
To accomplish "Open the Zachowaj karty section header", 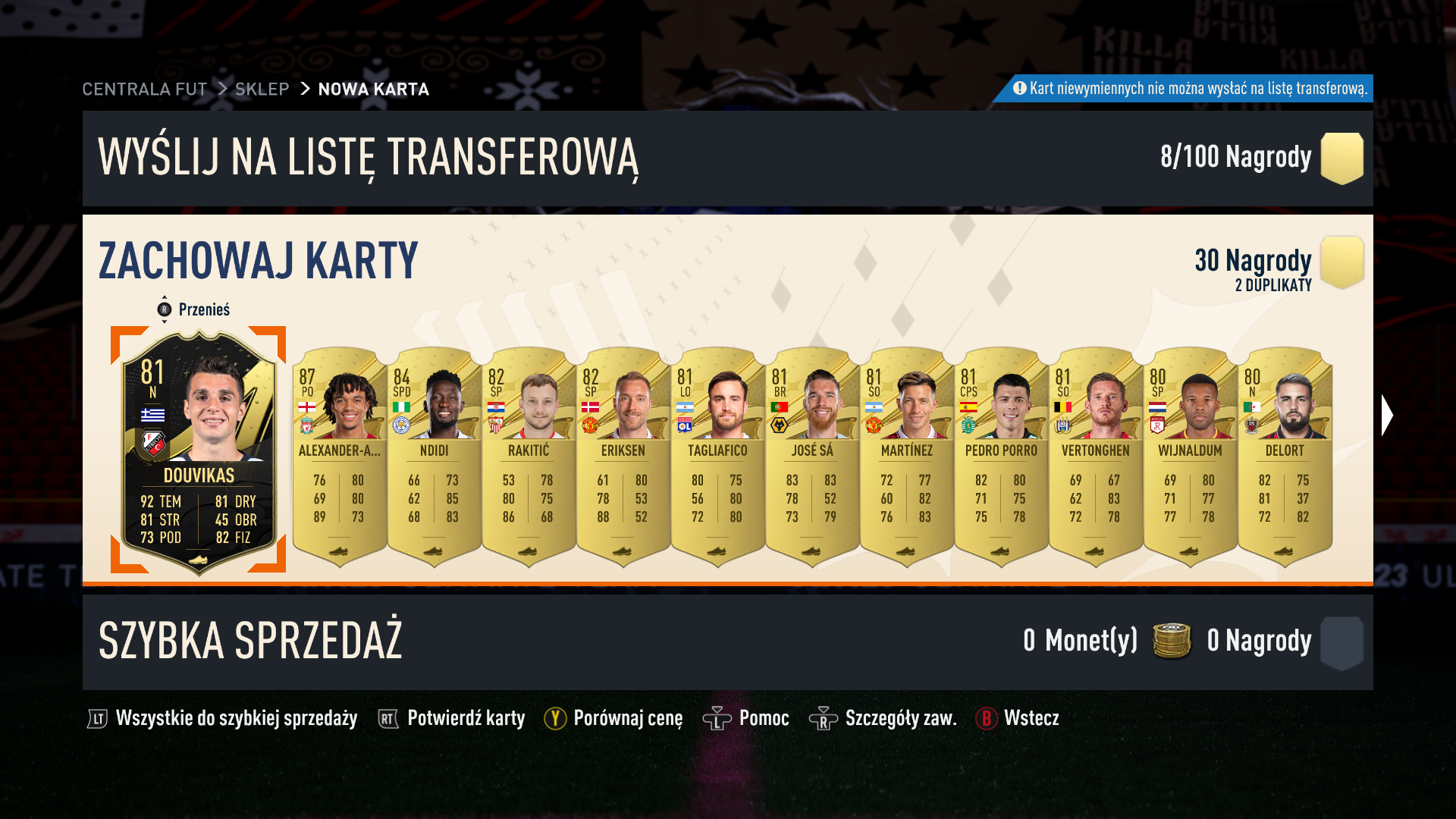I will tap(258, 260).
